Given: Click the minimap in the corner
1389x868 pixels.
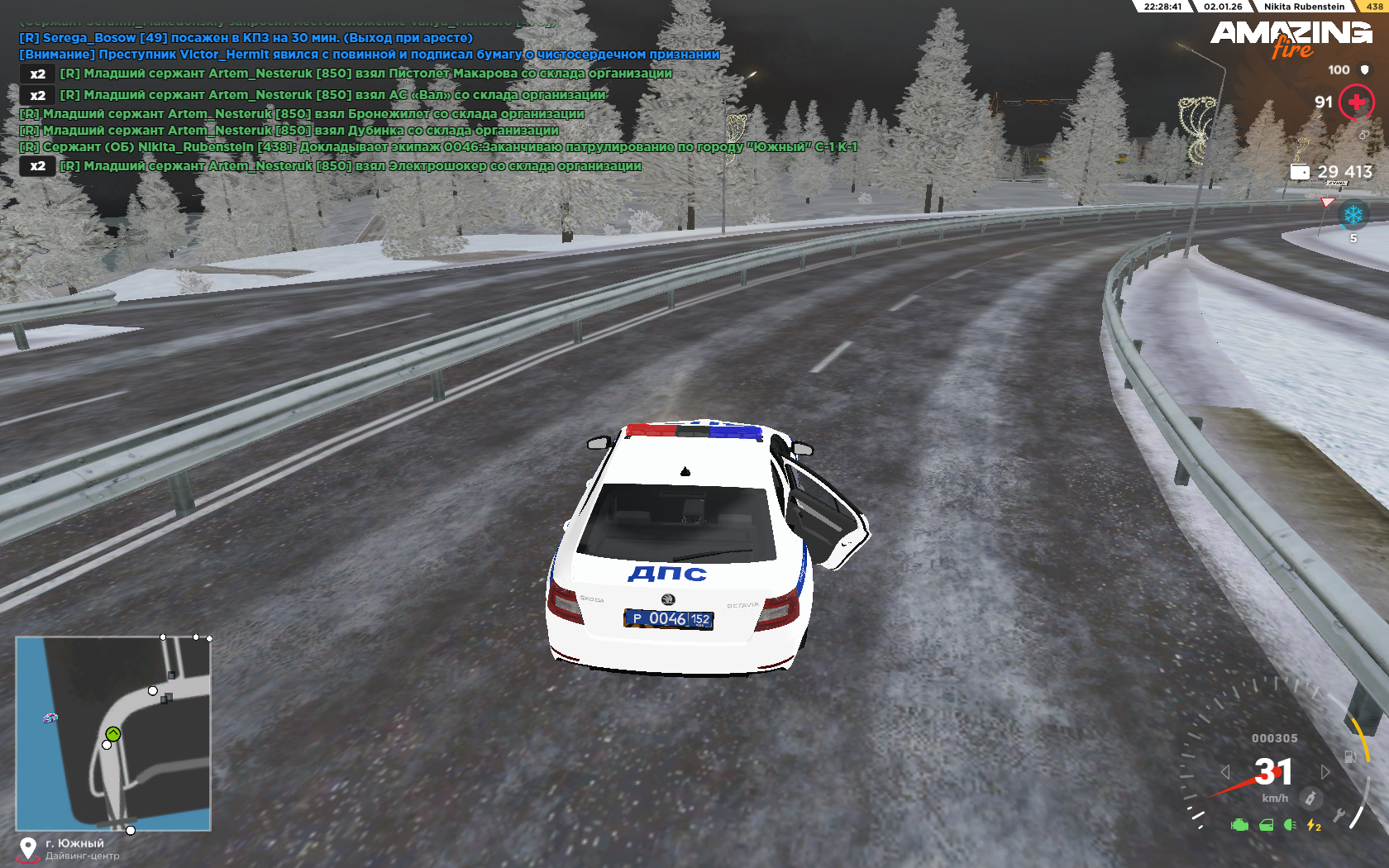Looking at the screenshot, I should click(x=113, y=733).
